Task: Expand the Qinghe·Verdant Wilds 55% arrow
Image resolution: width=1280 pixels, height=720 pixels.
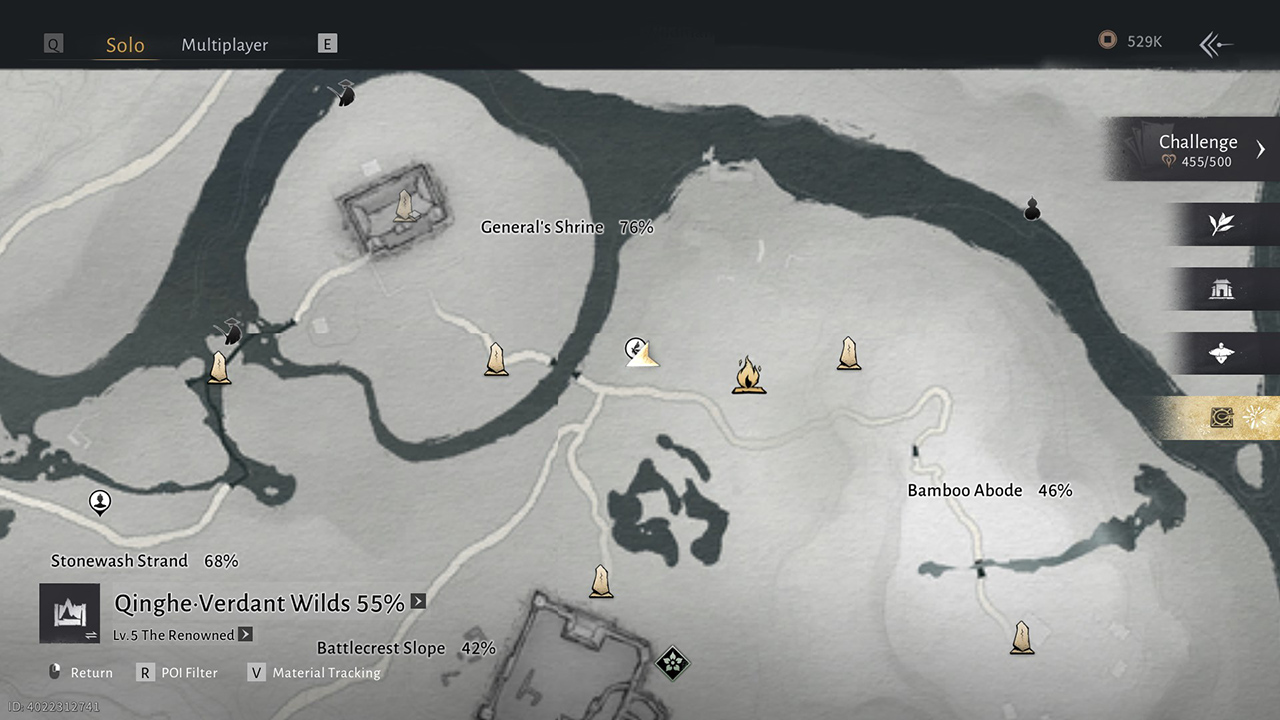Action: (418, 602)
